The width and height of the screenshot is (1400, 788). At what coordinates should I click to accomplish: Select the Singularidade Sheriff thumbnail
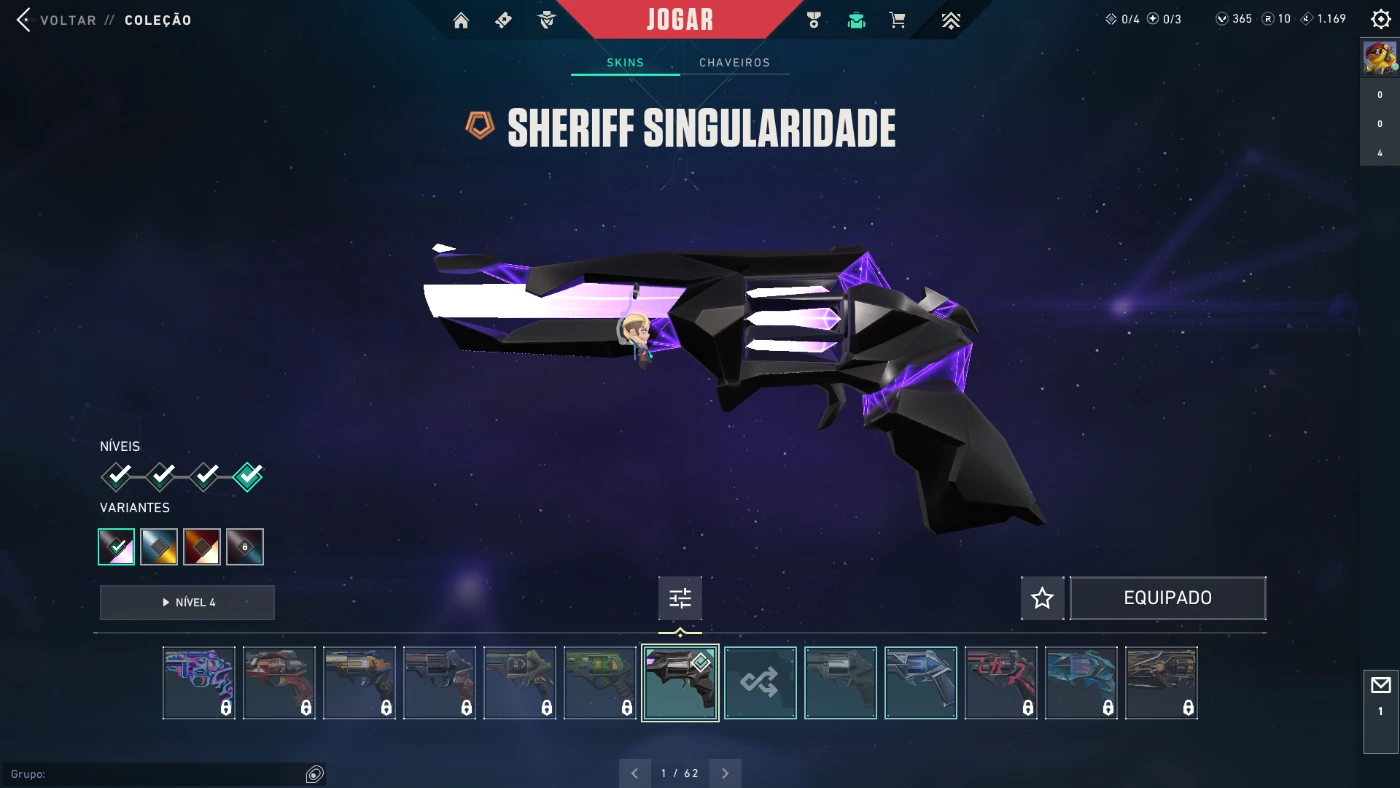tap(680, 683)
